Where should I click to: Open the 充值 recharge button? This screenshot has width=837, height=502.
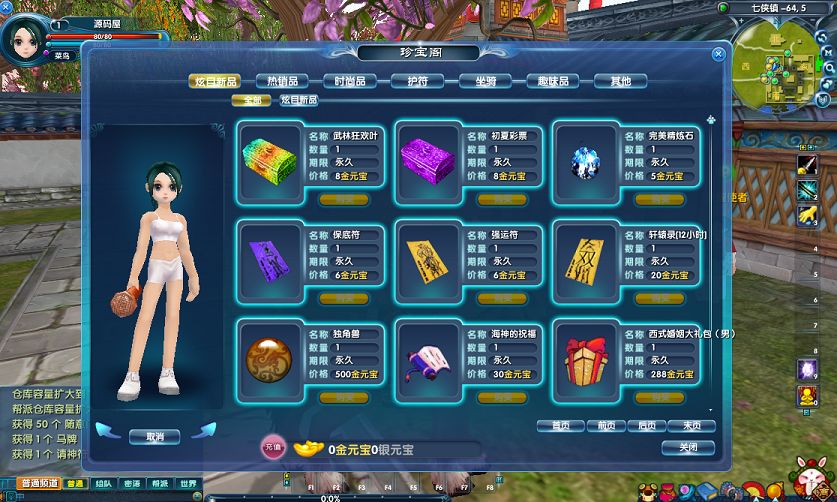(271, 449)
